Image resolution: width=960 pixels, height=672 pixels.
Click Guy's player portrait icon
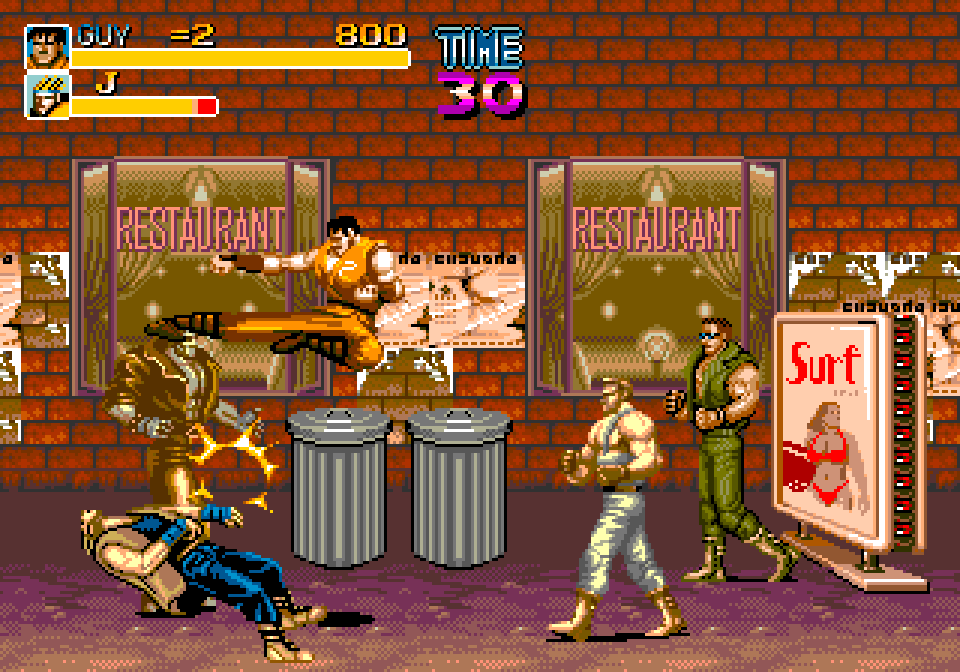coord(47,47)
